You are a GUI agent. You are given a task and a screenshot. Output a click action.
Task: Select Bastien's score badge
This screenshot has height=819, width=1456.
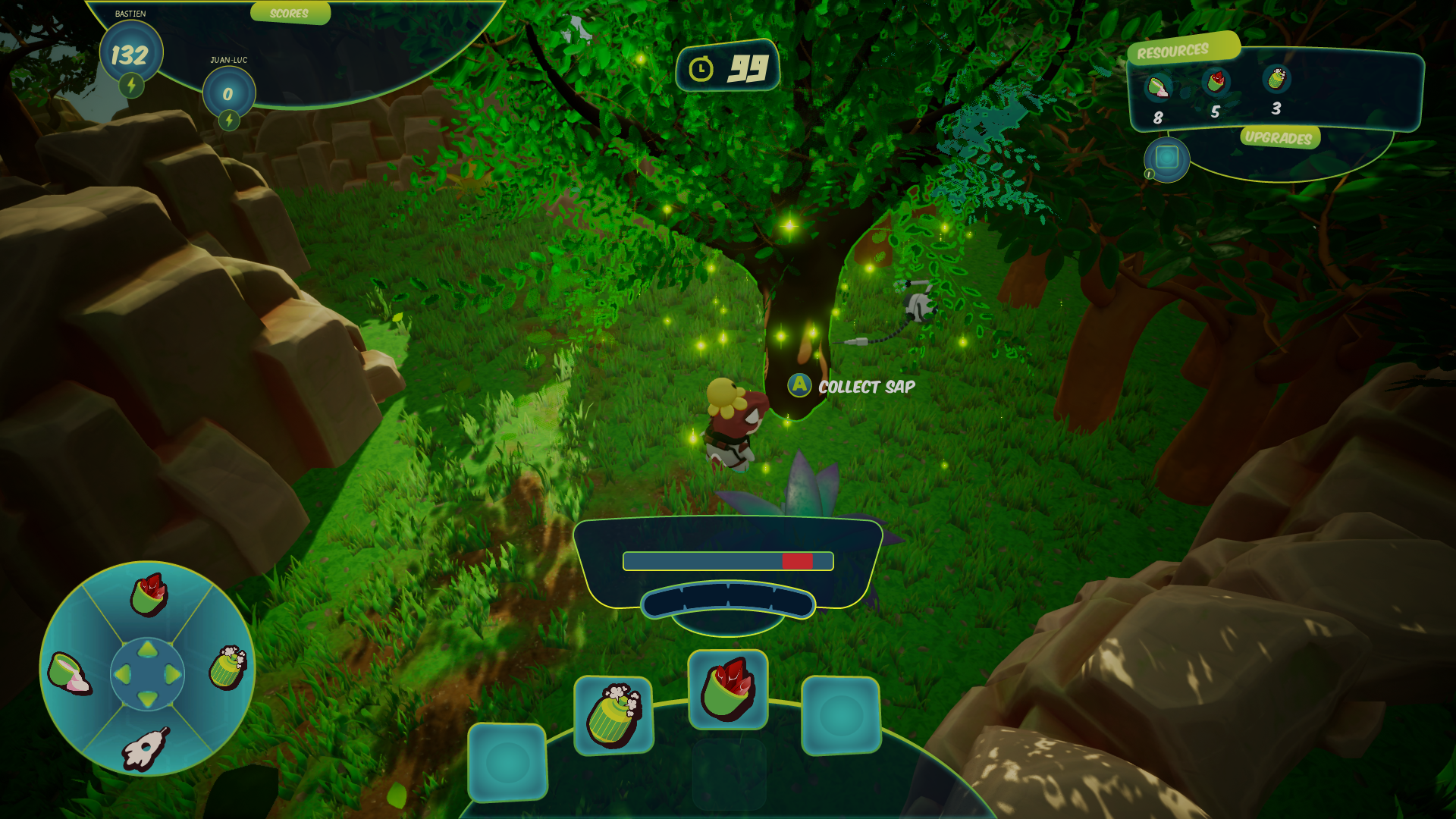130,53
